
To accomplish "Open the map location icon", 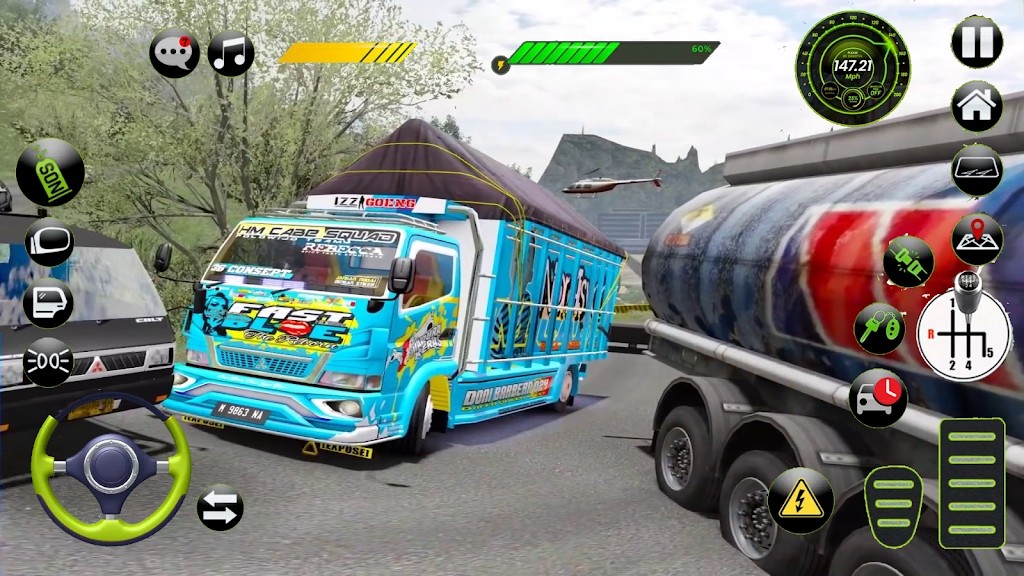I will (x=977, y=238).
